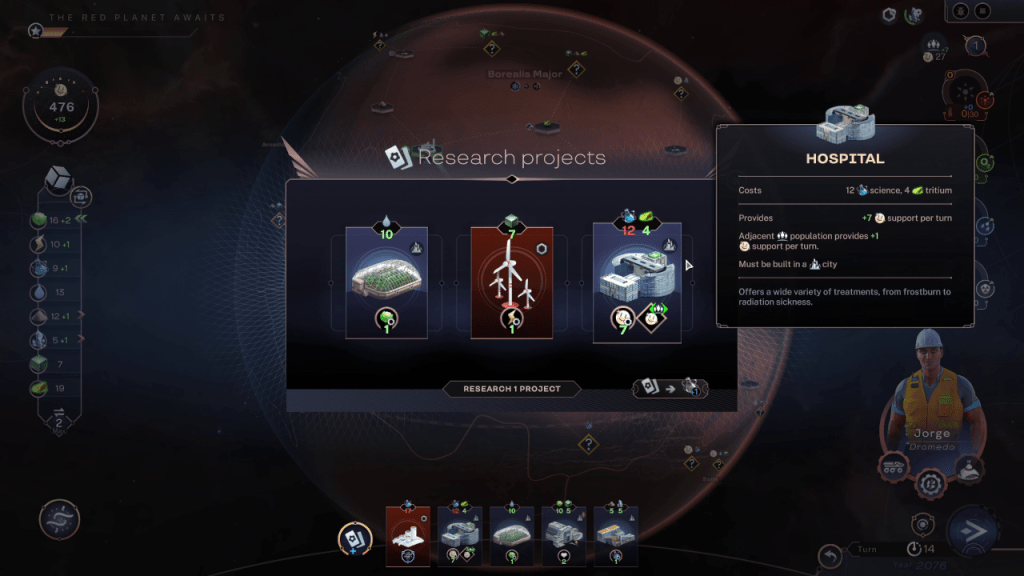The width and height of the screenshot is (1024, 576).
Task: Select the red building card in hand
Action: coord(408,536)
